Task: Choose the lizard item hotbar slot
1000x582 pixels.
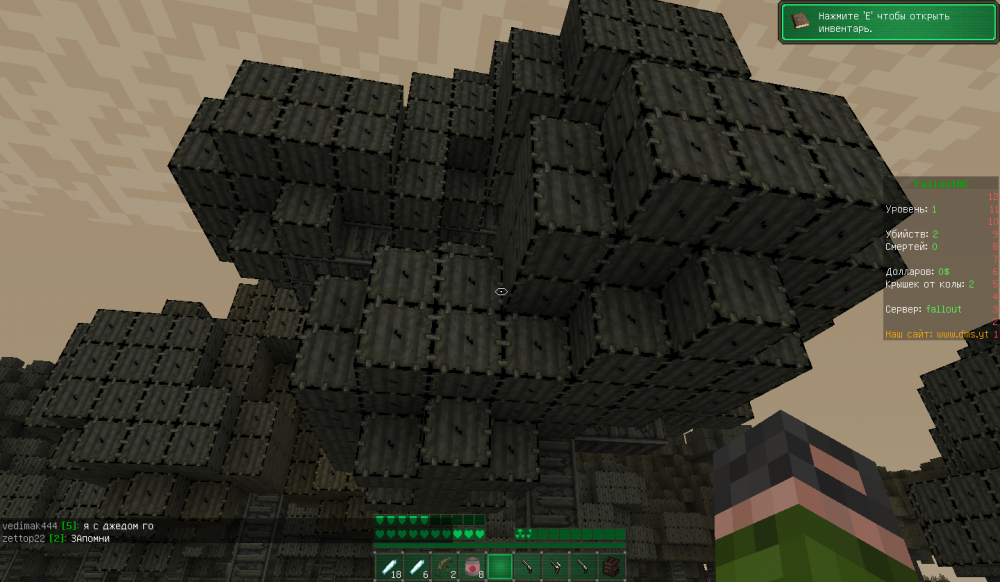Action: click(444, 567)
